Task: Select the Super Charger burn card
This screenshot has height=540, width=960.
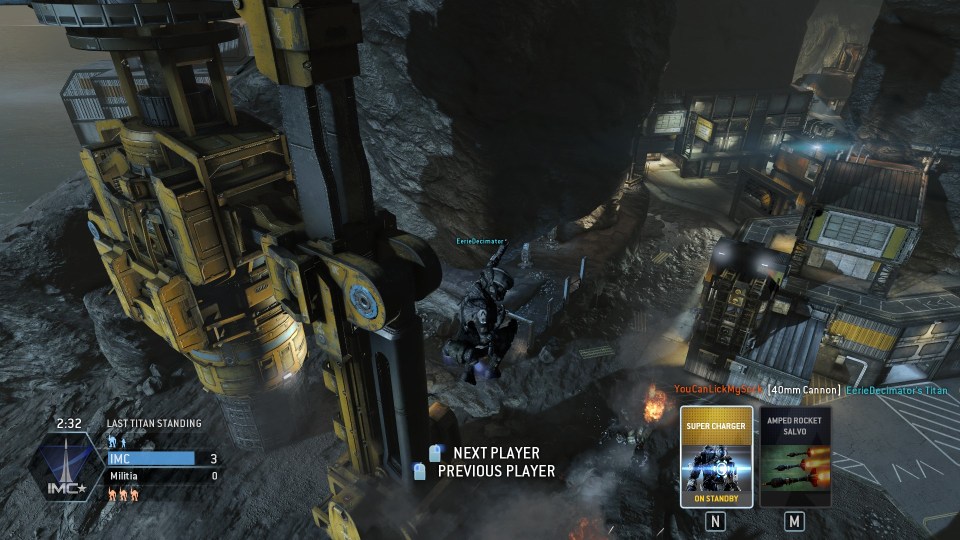Action: click(x=716, y=457)
